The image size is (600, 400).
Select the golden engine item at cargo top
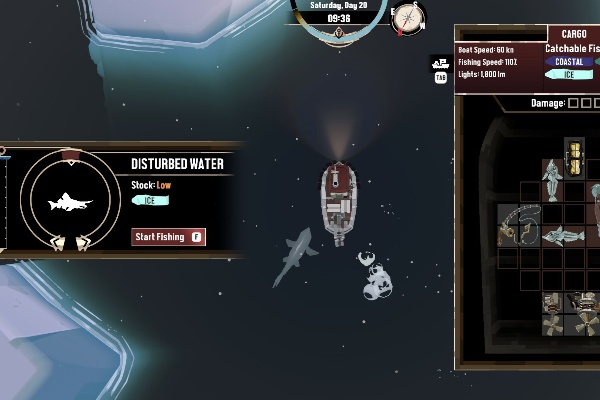(x=574, y=158)
